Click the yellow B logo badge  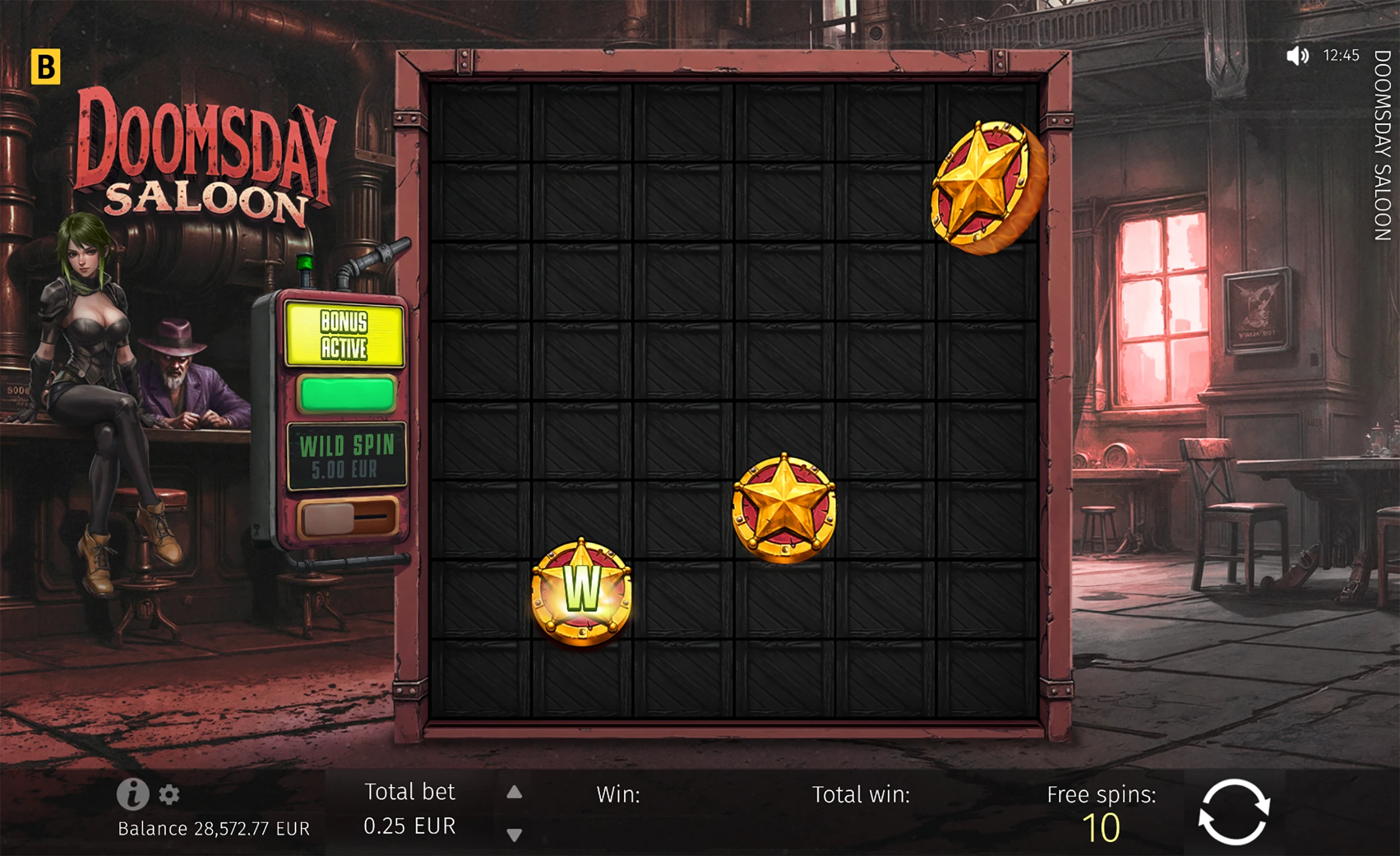pos(45,67)
